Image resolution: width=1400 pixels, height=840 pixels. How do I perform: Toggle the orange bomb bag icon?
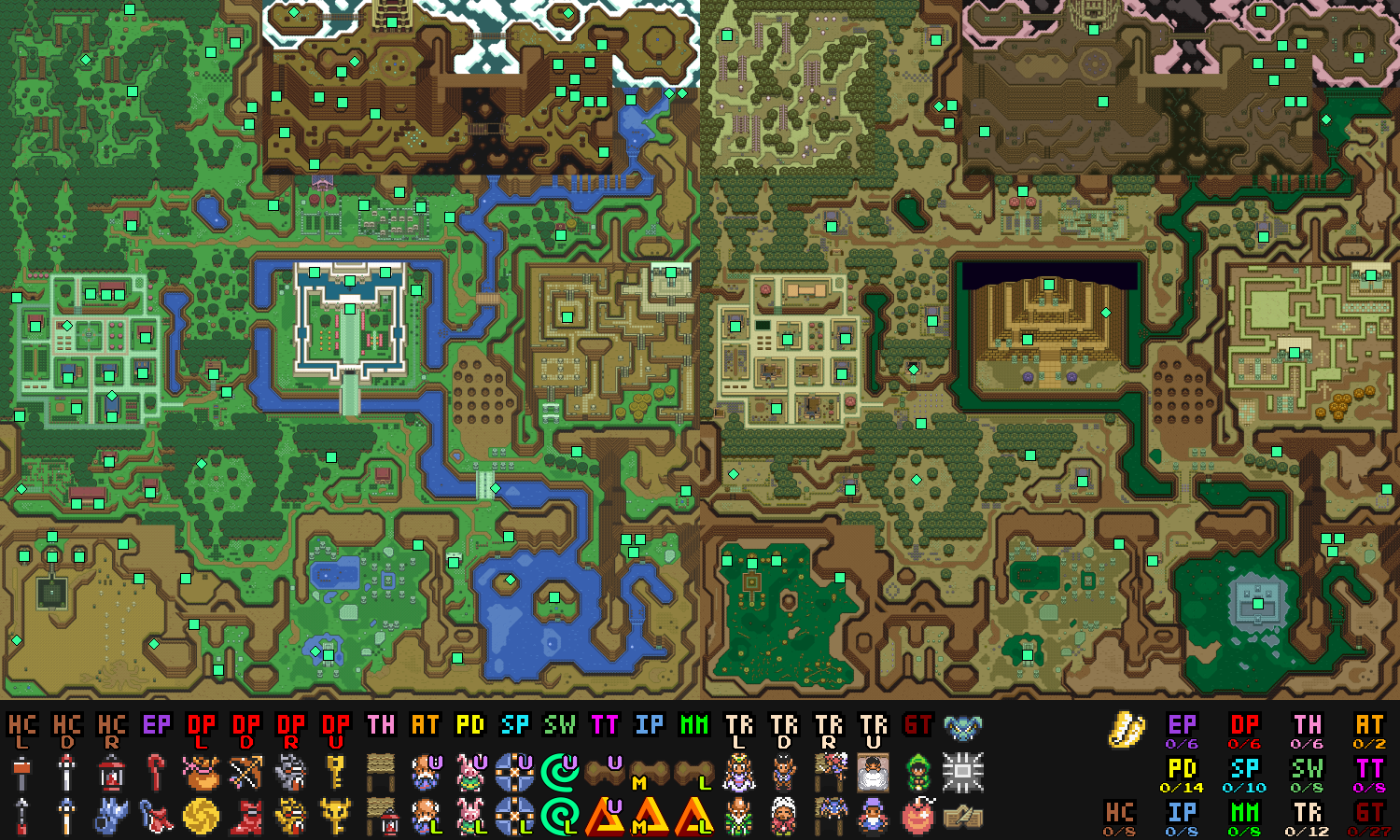pos(202,773)
